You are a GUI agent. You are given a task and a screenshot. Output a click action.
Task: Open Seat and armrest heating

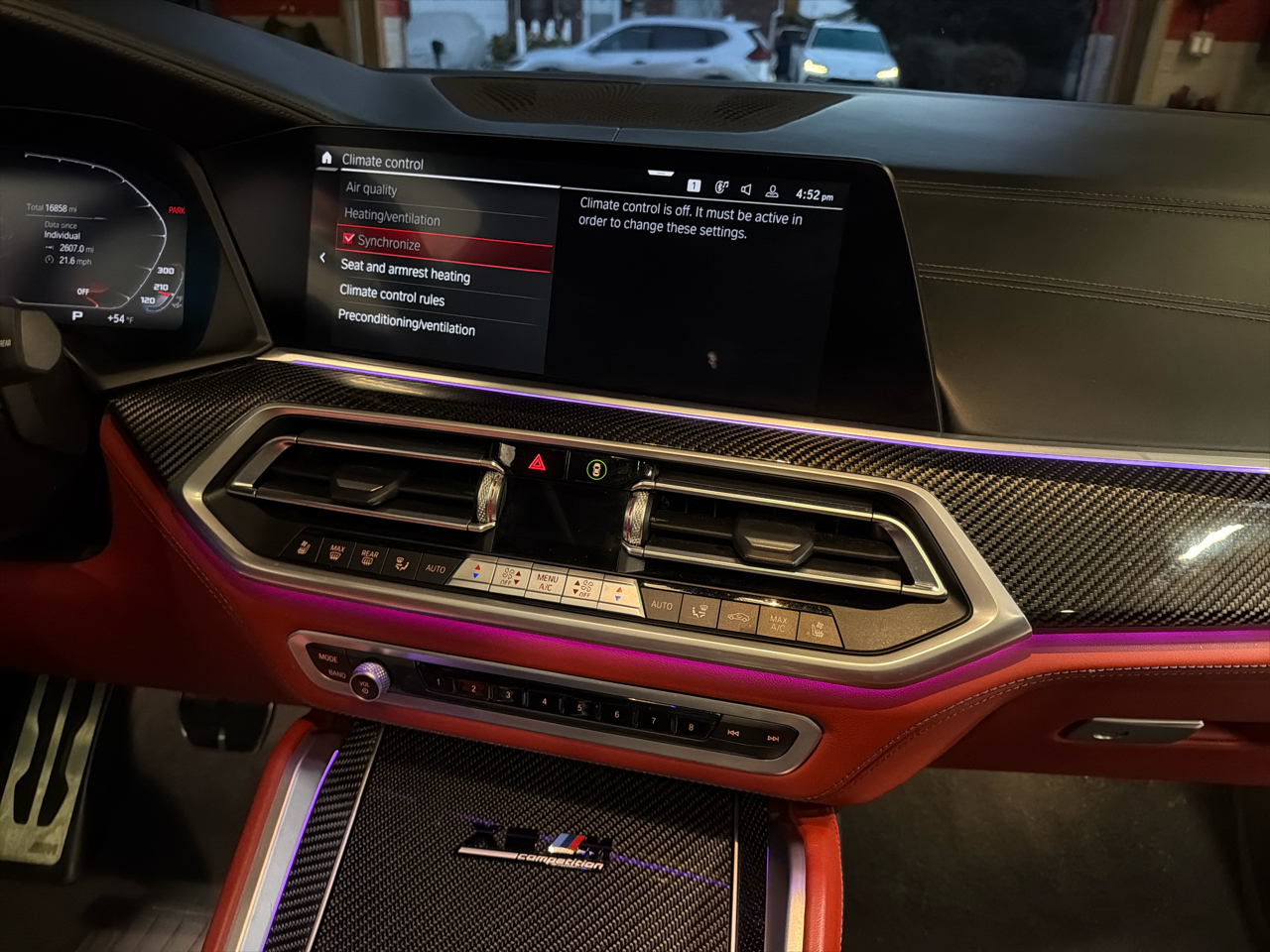click(405, 271)
